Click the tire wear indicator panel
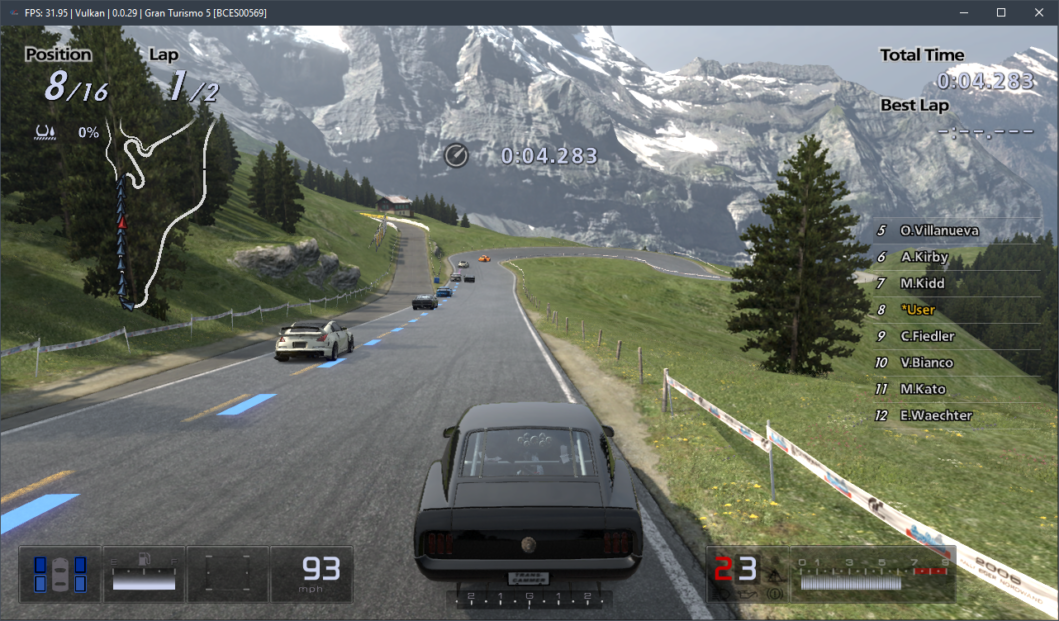The height and width of the screenshot is (621, 1059). pyautogui.click(x=60, y=574)
